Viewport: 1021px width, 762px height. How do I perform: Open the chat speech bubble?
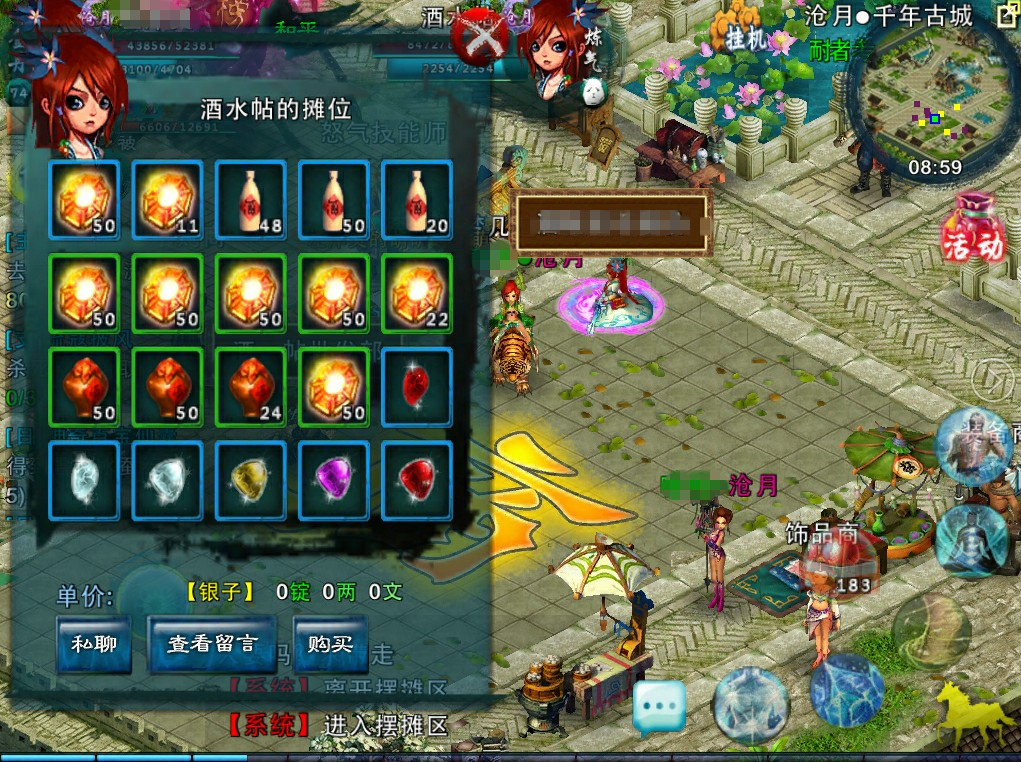click(659, 706)
